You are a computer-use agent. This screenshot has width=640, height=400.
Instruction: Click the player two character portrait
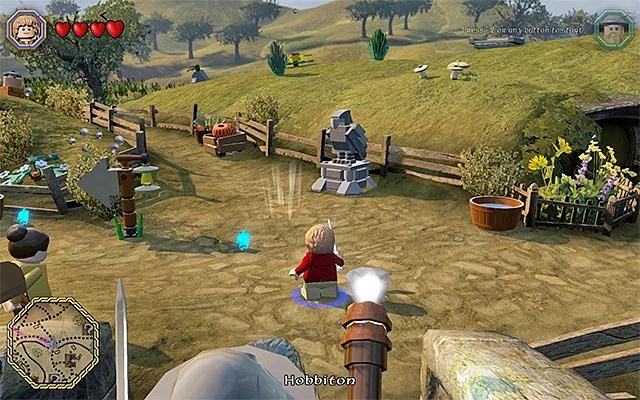coord(611,29)
